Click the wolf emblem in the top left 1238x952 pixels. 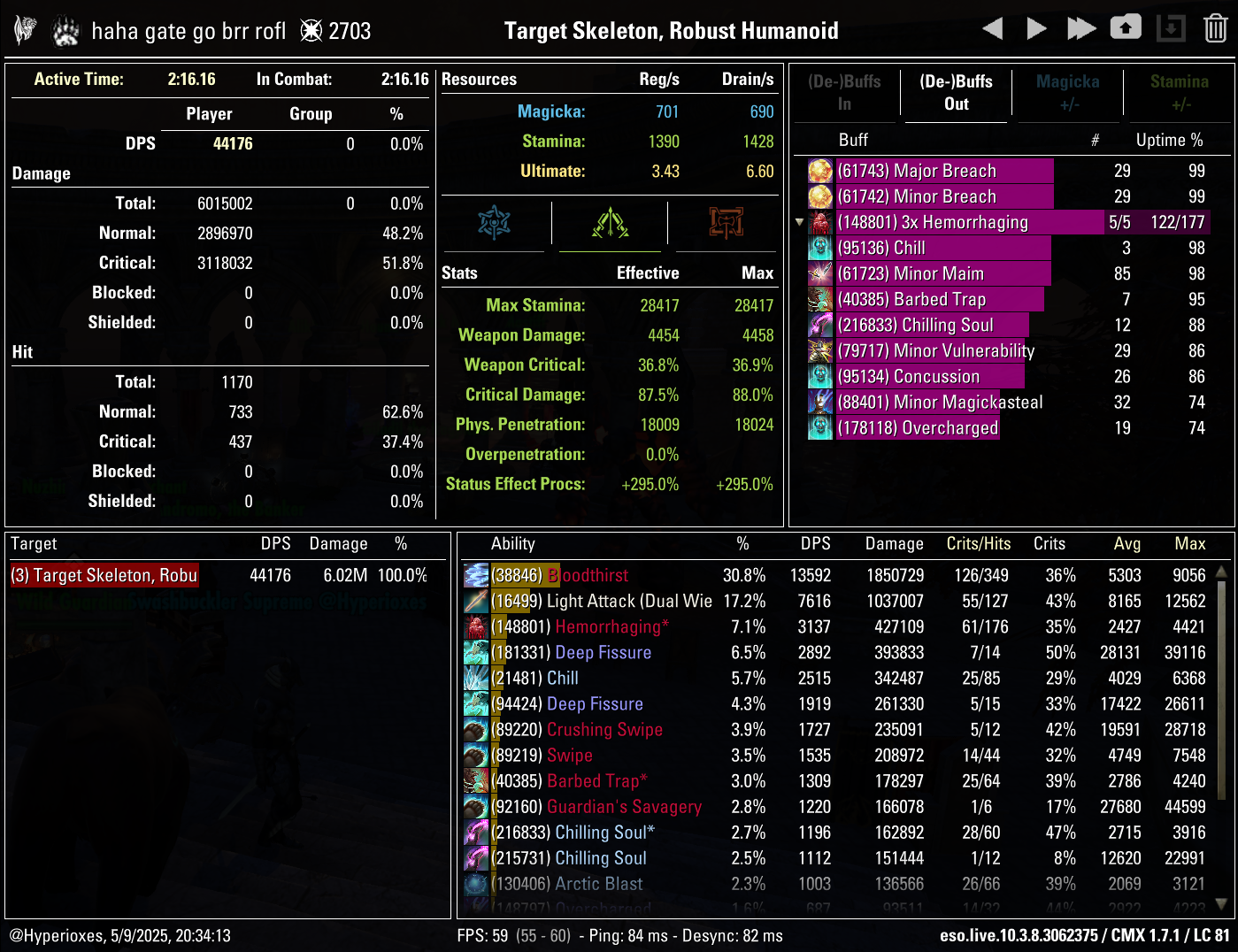[24, 27]
